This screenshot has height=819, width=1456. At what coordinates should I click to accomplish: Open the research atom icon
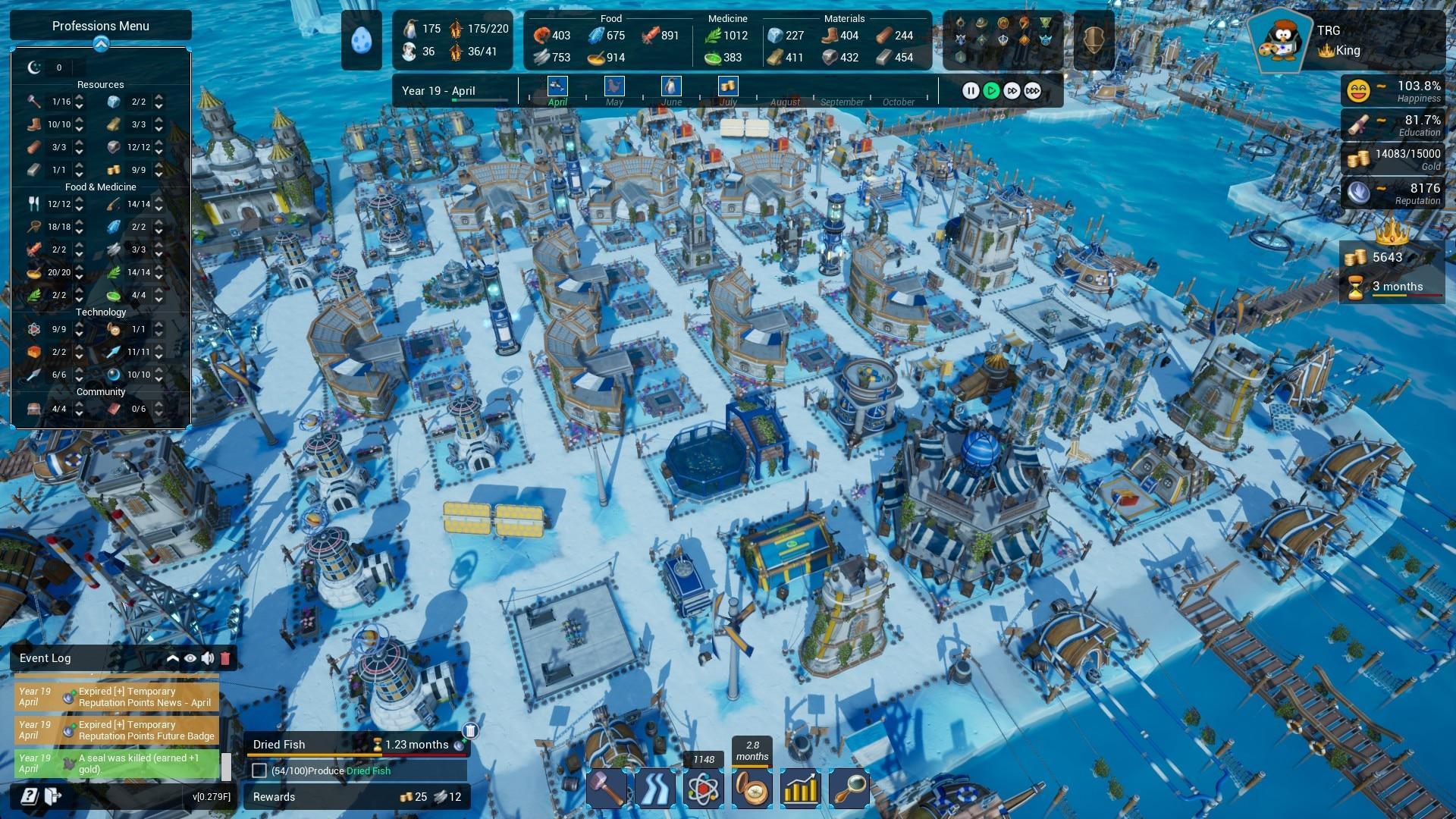pyautogui.click(x=704, y=789)
